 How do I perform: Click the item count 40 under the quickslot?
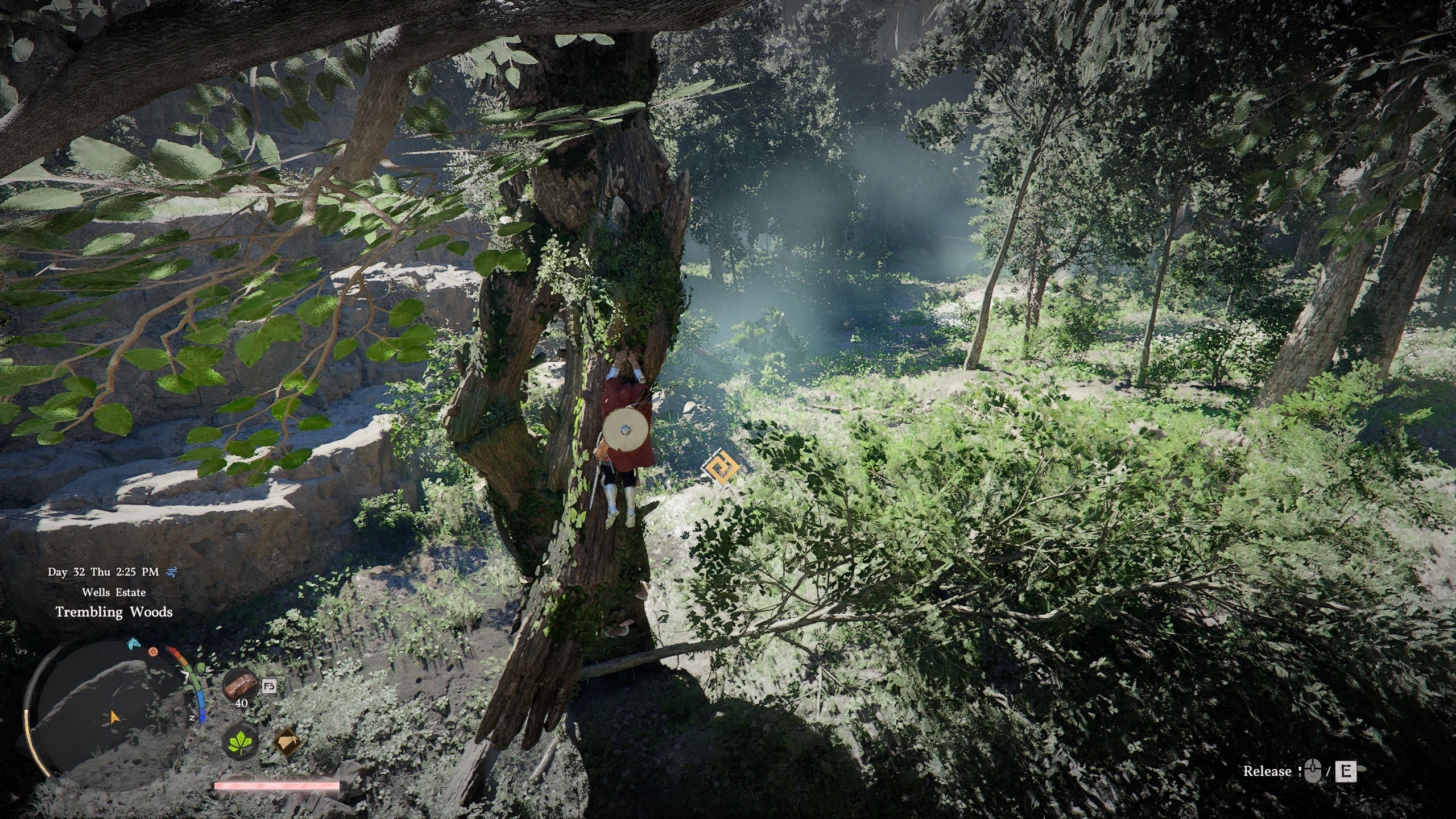[242, 704]
